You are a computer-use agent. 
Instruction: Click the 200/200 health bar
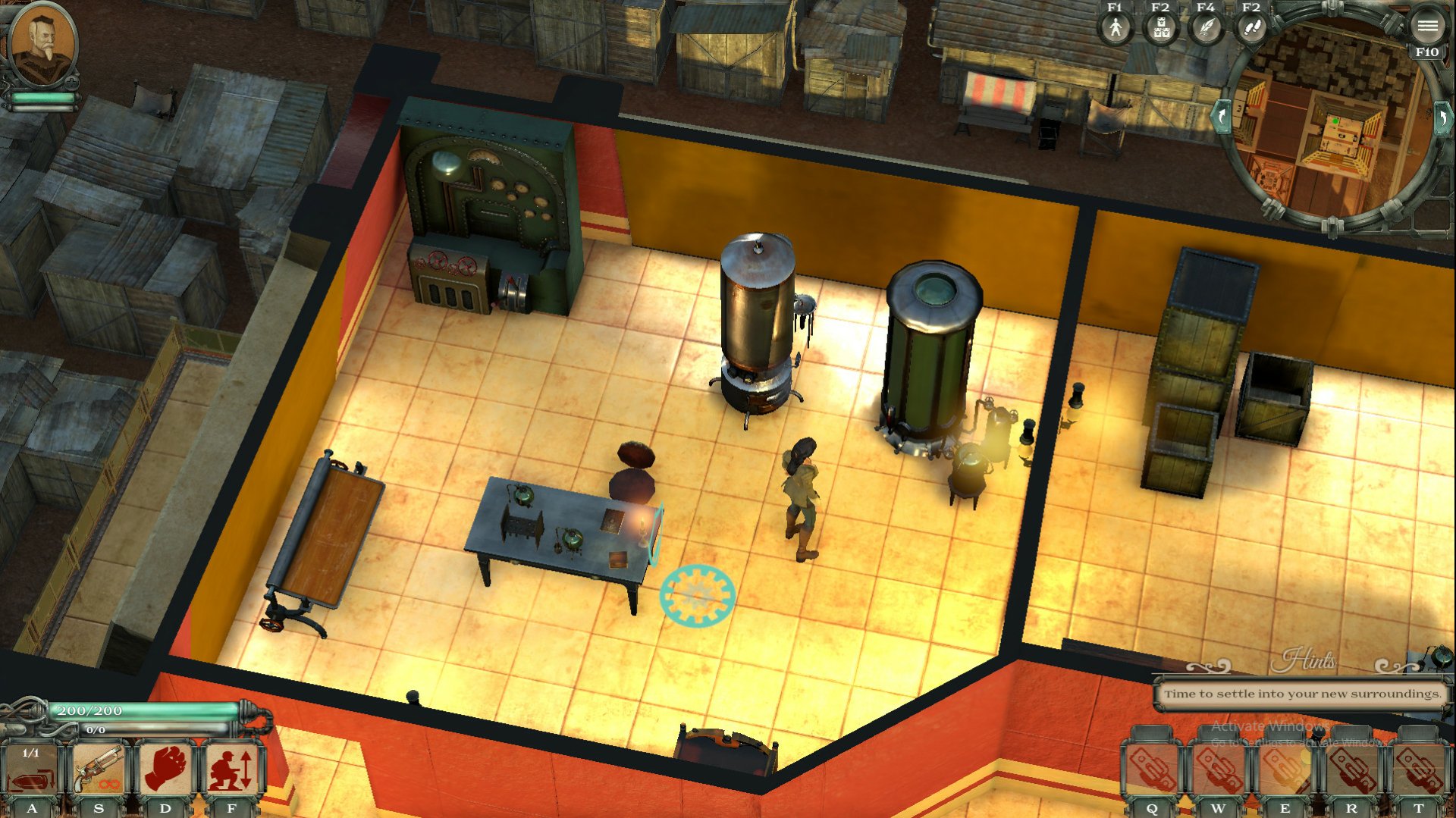point(140,711)
